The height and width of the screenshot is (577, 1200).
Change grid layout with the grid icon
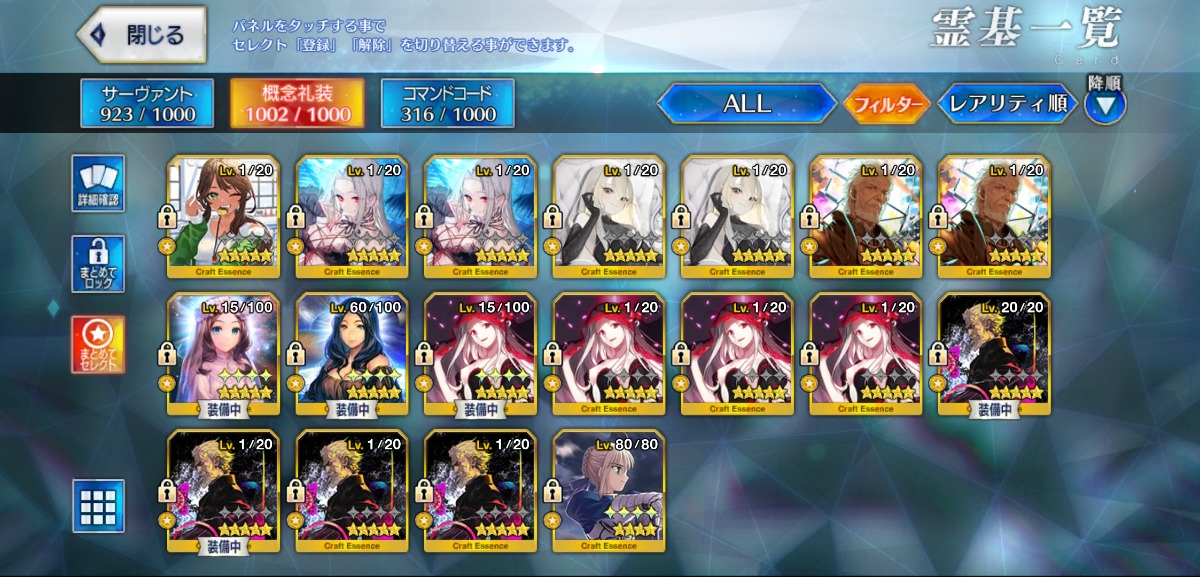click(x=98, y=506)
